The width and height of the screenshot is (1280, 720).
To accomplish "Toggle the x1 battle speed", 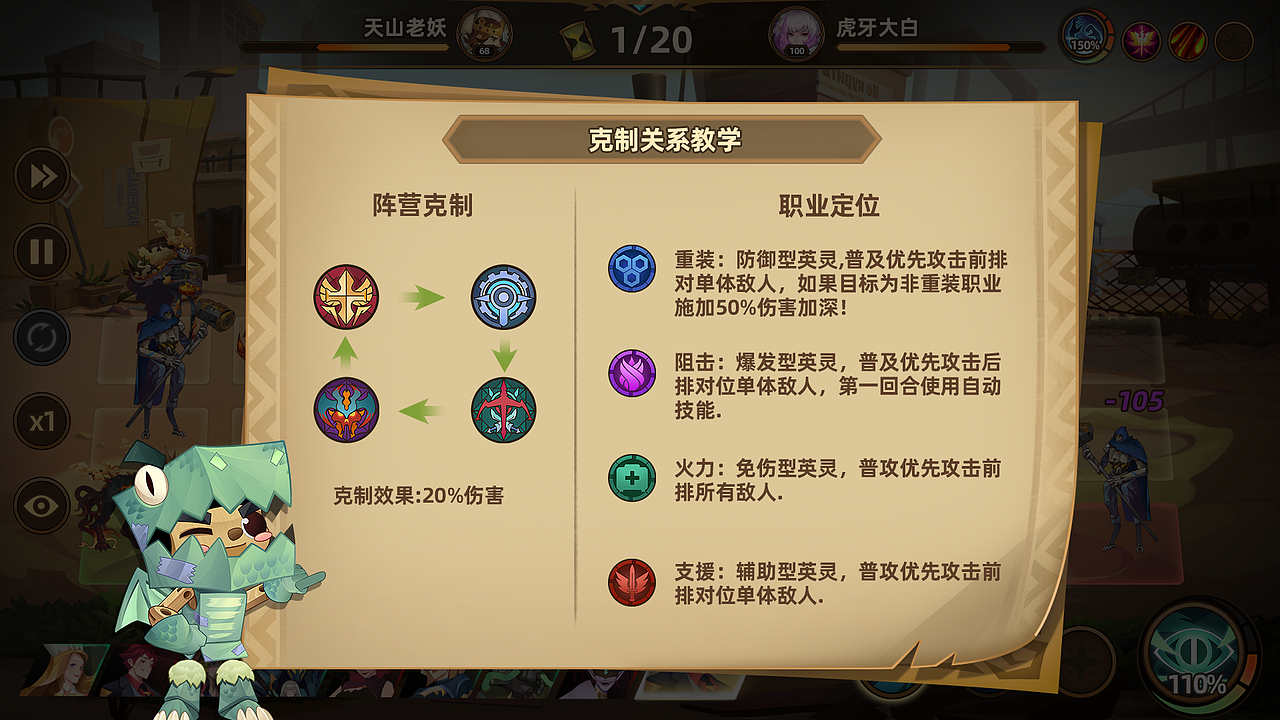I will pyautogui.click(x=41, y=421).
